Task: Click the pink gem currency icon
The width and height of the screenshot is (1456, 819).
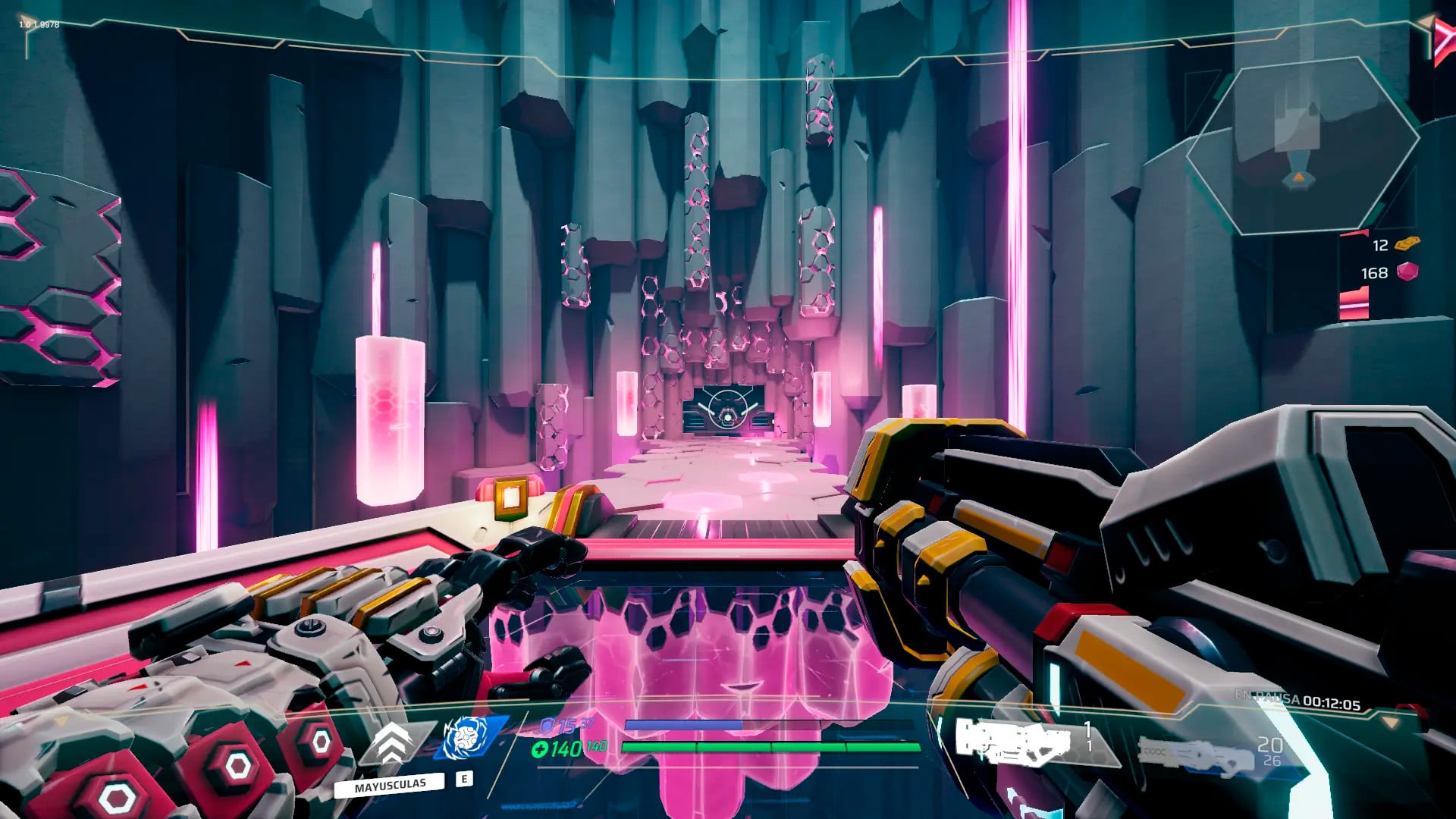Action: (1407, 271)
